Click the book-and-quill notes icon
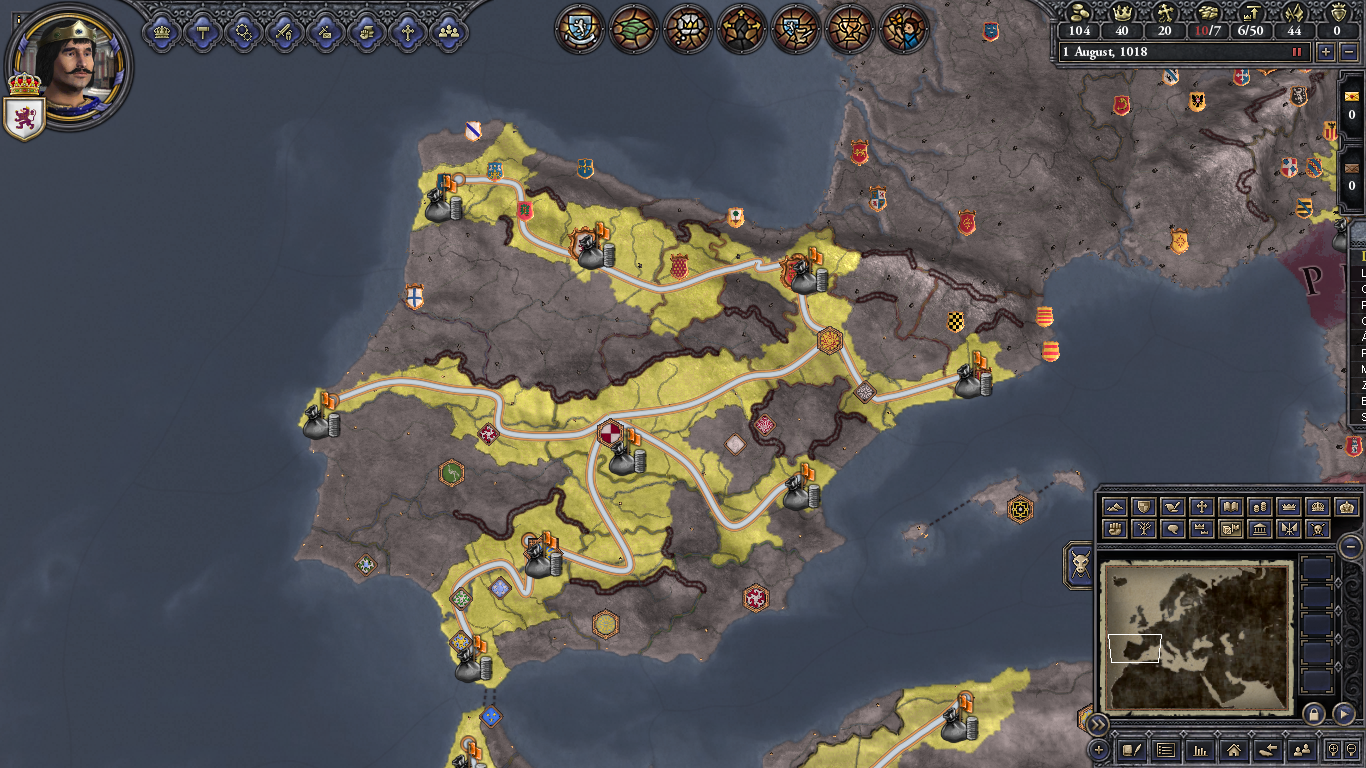 coord(1132,750)
